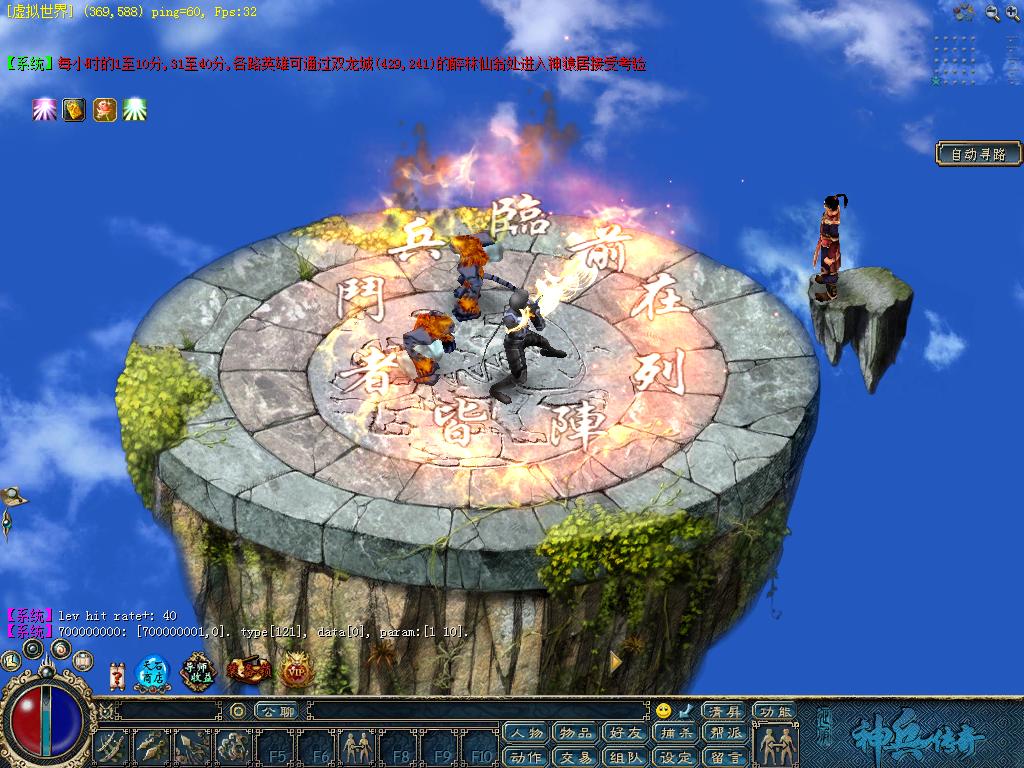Viewport: 1024px width, 768px height.
Task: Start a 交易 trade
Action: 576,757
